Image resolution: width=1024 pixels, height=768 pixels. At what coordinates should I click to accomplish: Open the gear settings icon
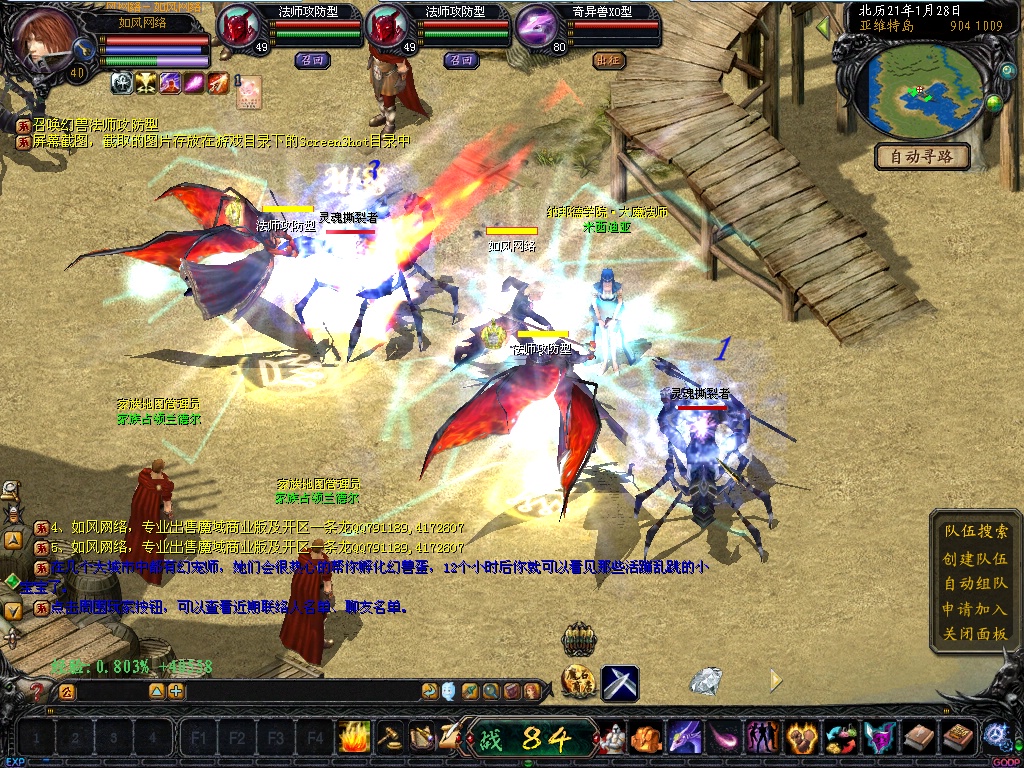(995, 735)
